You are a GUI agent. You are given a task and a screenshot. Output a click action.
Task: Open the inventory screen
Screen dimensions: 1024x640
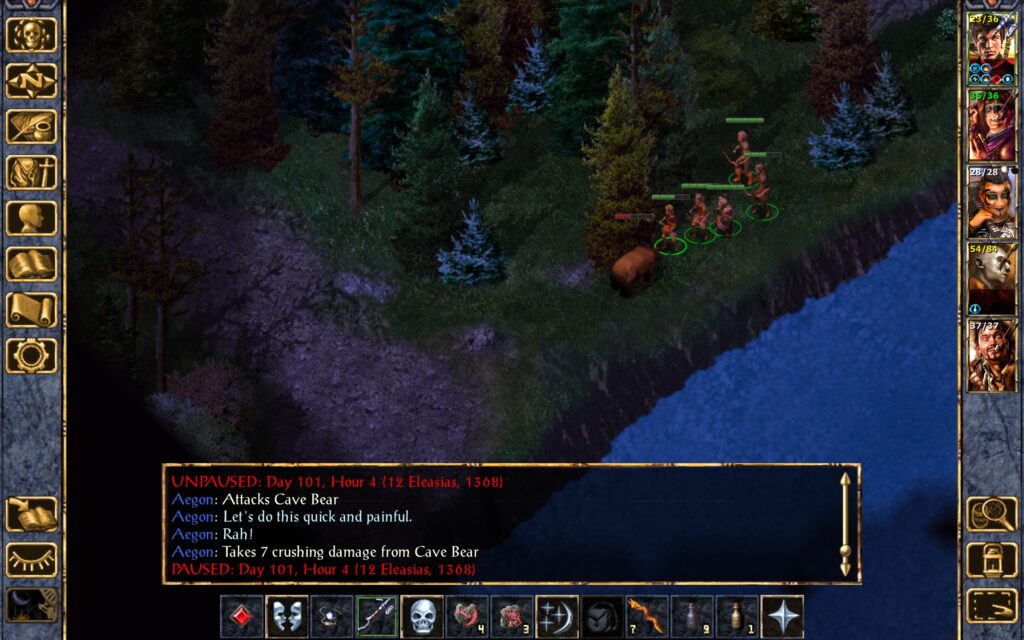(x=32, y=173)
